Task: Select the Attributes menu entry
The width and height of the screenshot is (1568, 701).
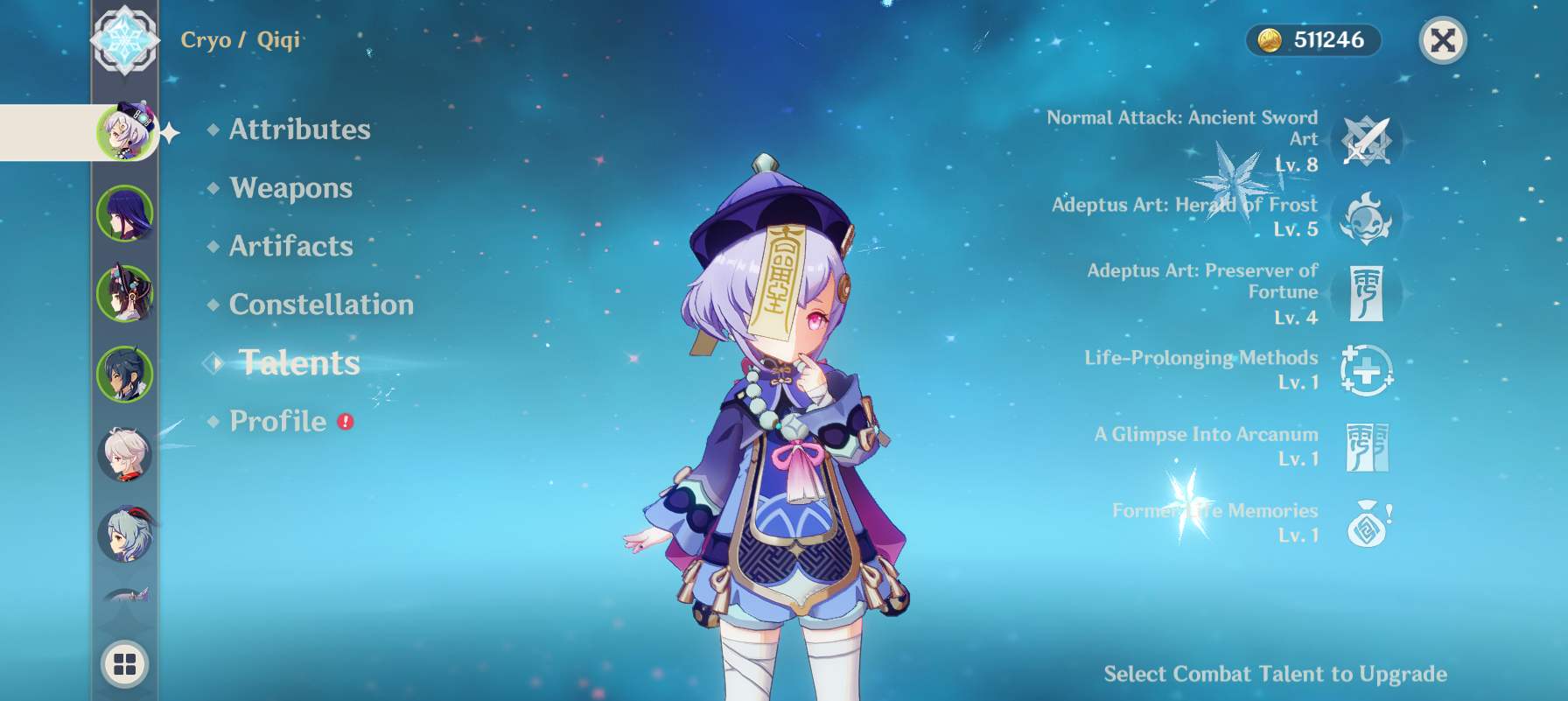Action: point(298,130)
